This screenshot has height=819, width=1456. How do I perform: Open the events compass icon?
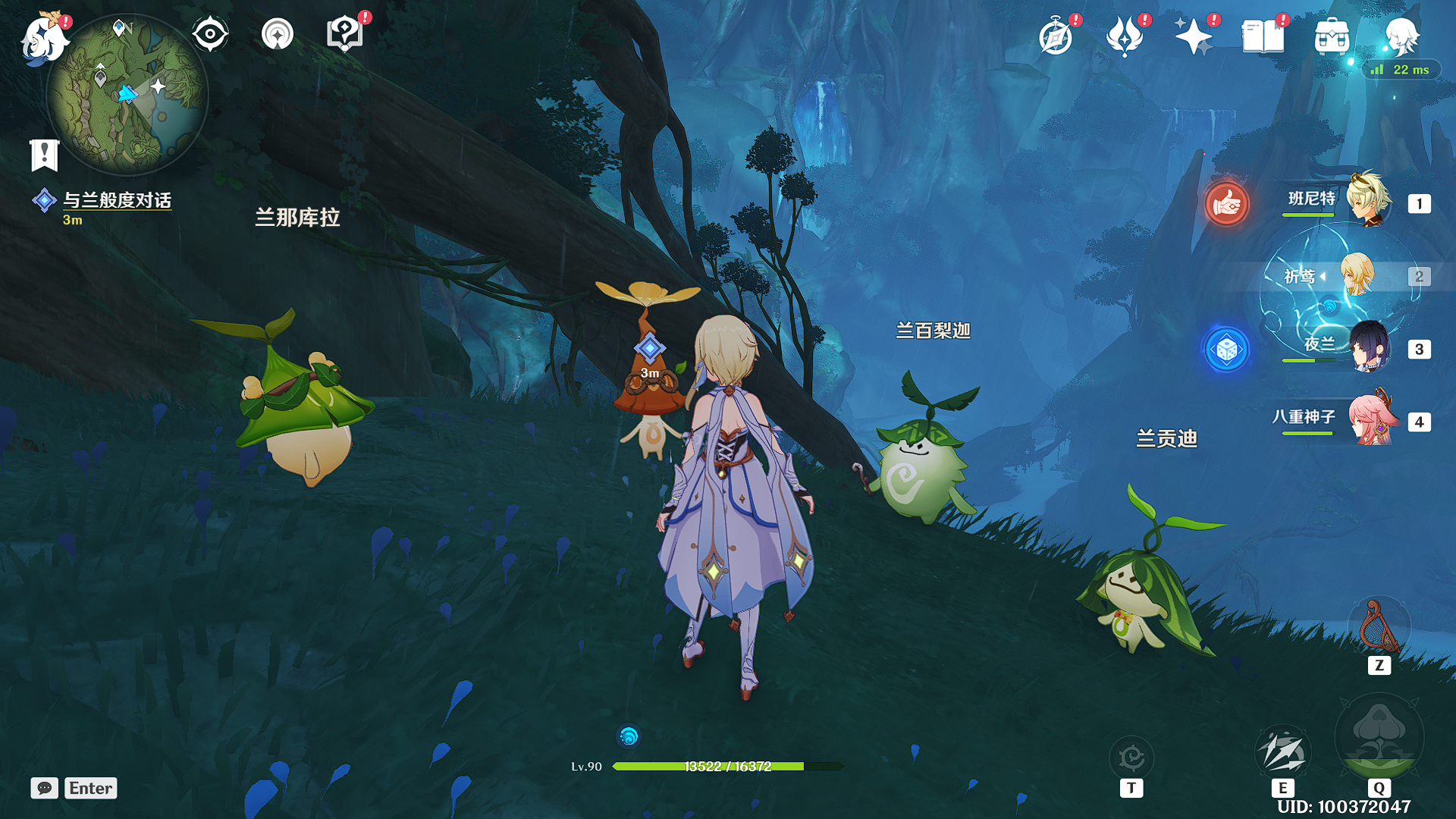coord(1056,36)
